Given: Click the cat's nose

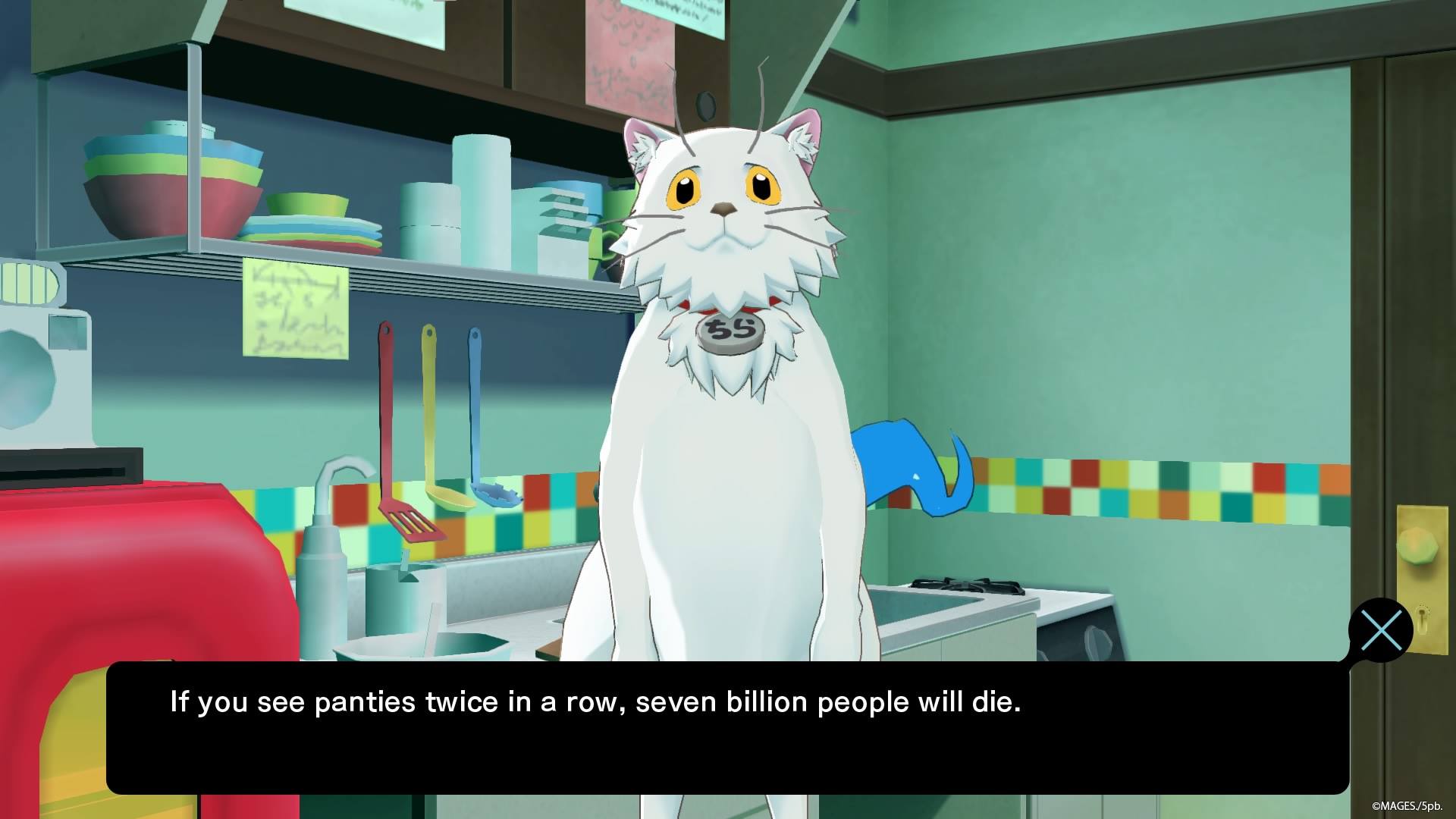Looking at the screenshot, I should [722, 209].
